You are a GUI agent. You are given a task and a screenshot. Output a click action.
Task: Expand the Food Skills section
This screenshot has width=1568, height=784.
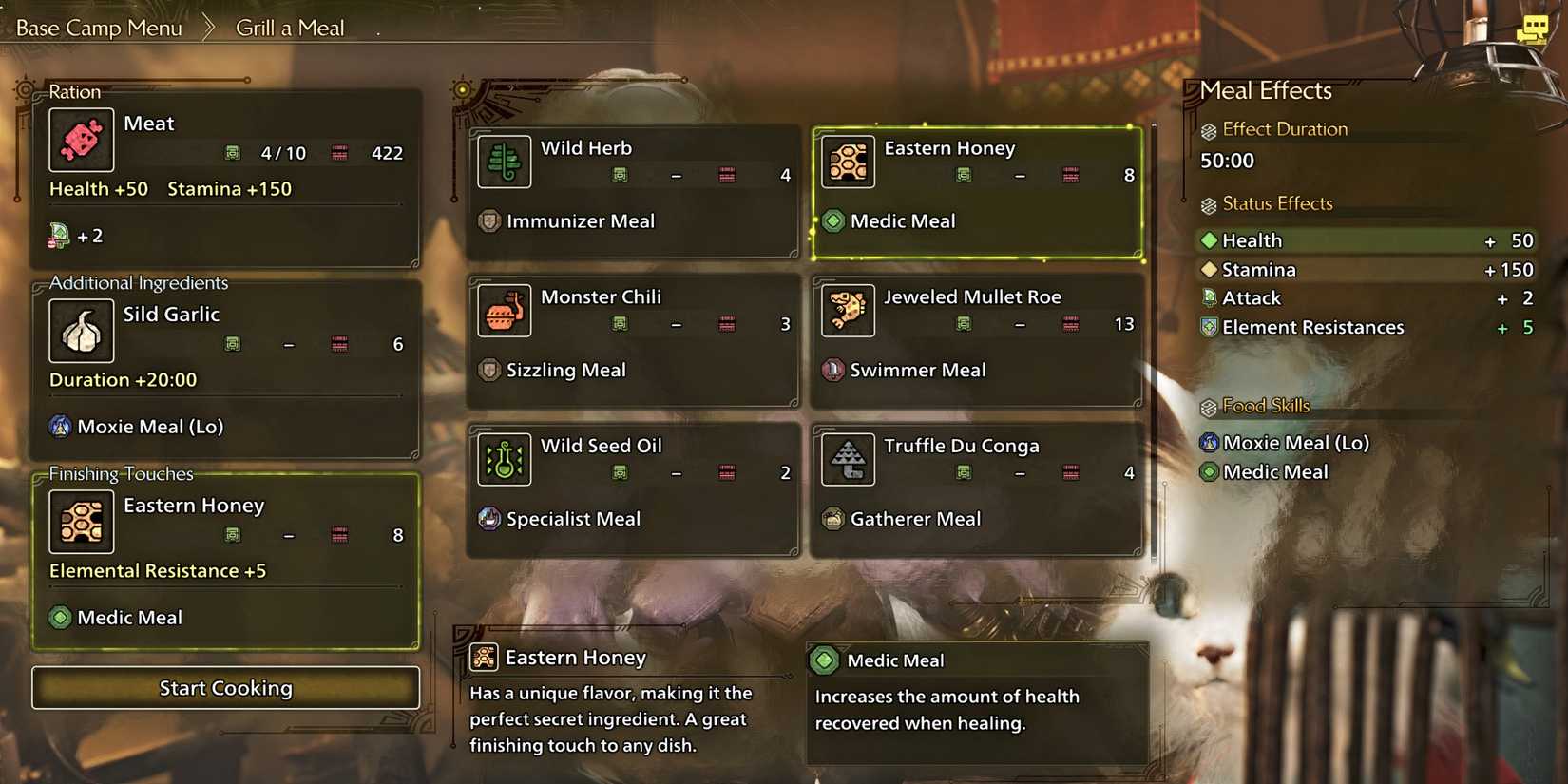[x=1265, y=406]
